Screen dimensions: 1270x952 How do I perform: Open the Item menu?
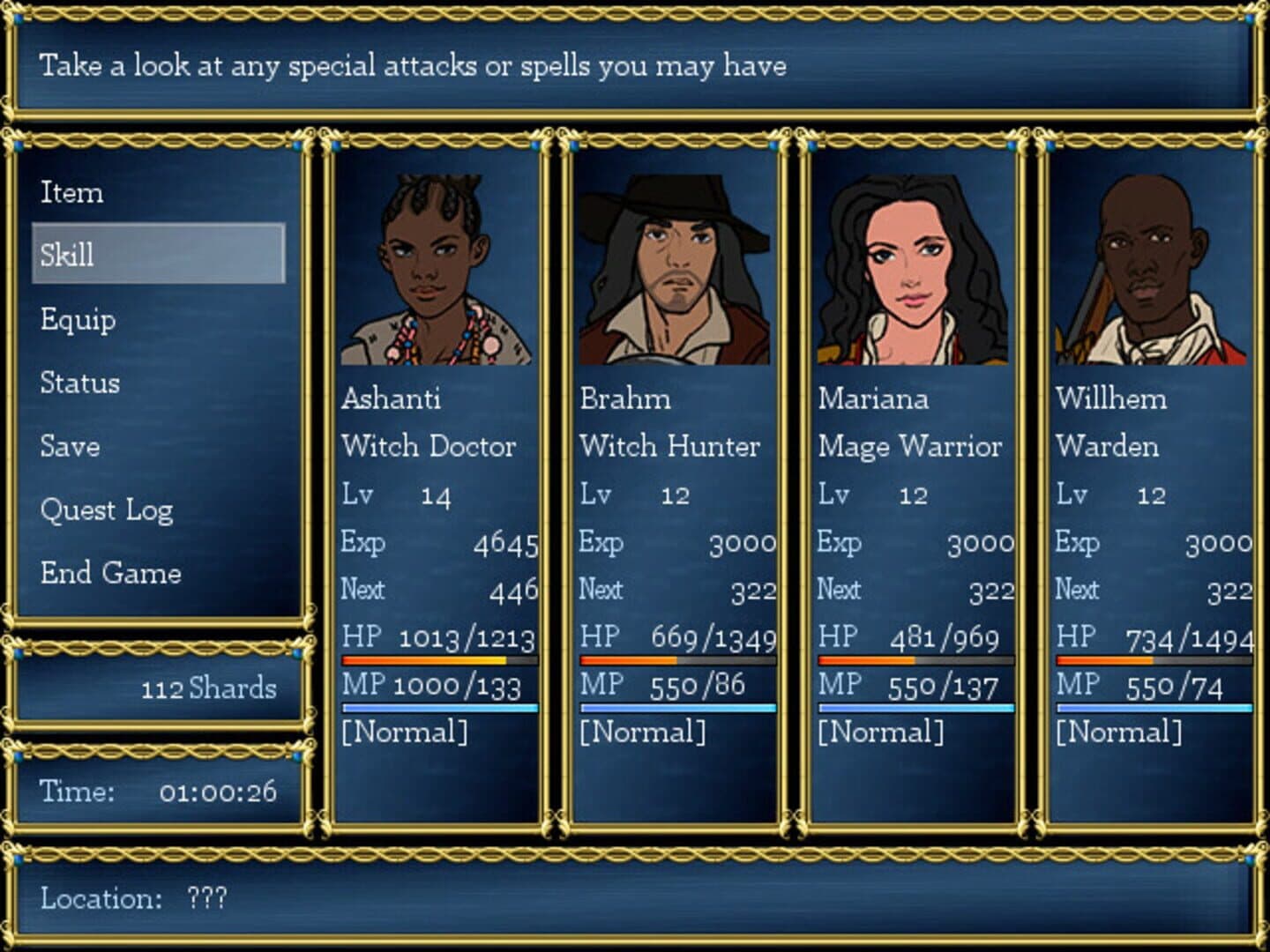[71, 192]
